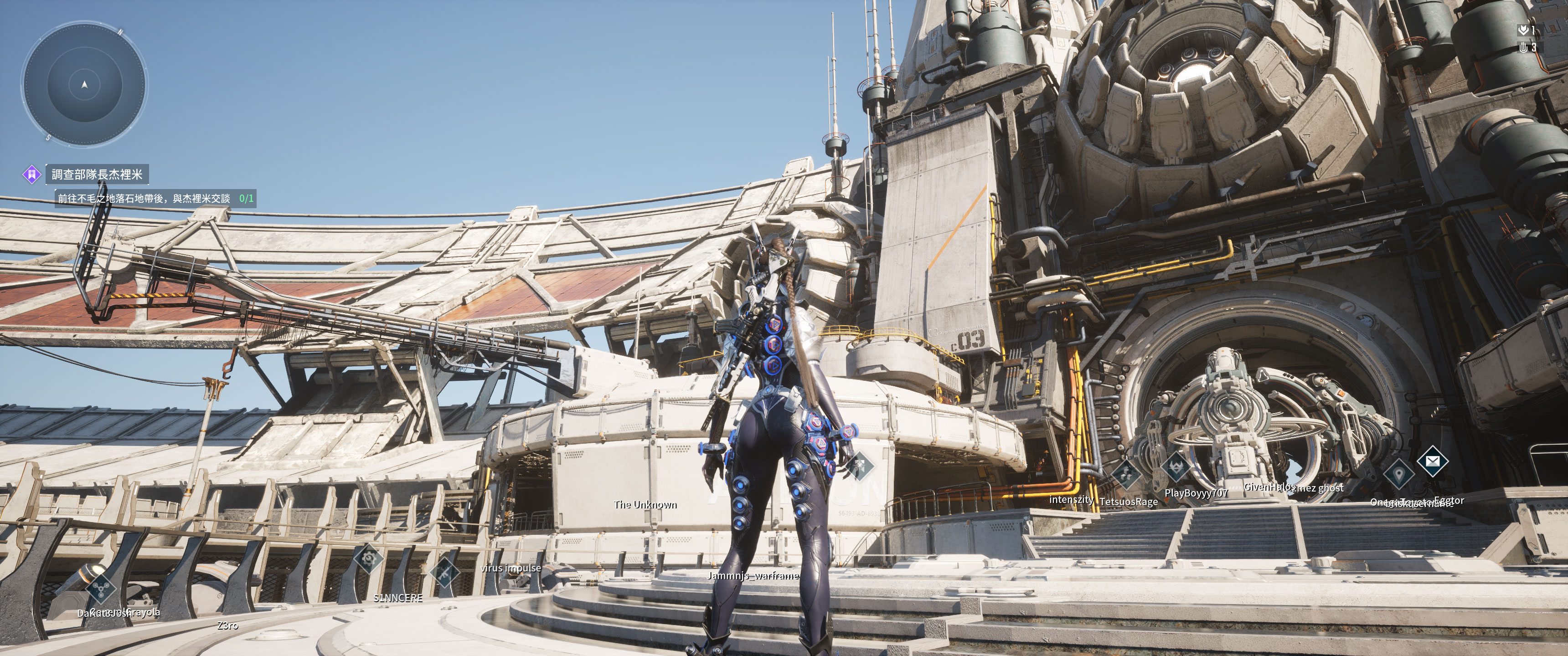
Task: Click the magnet-shaped counter icon showing 3
Action: point(1524,47)
